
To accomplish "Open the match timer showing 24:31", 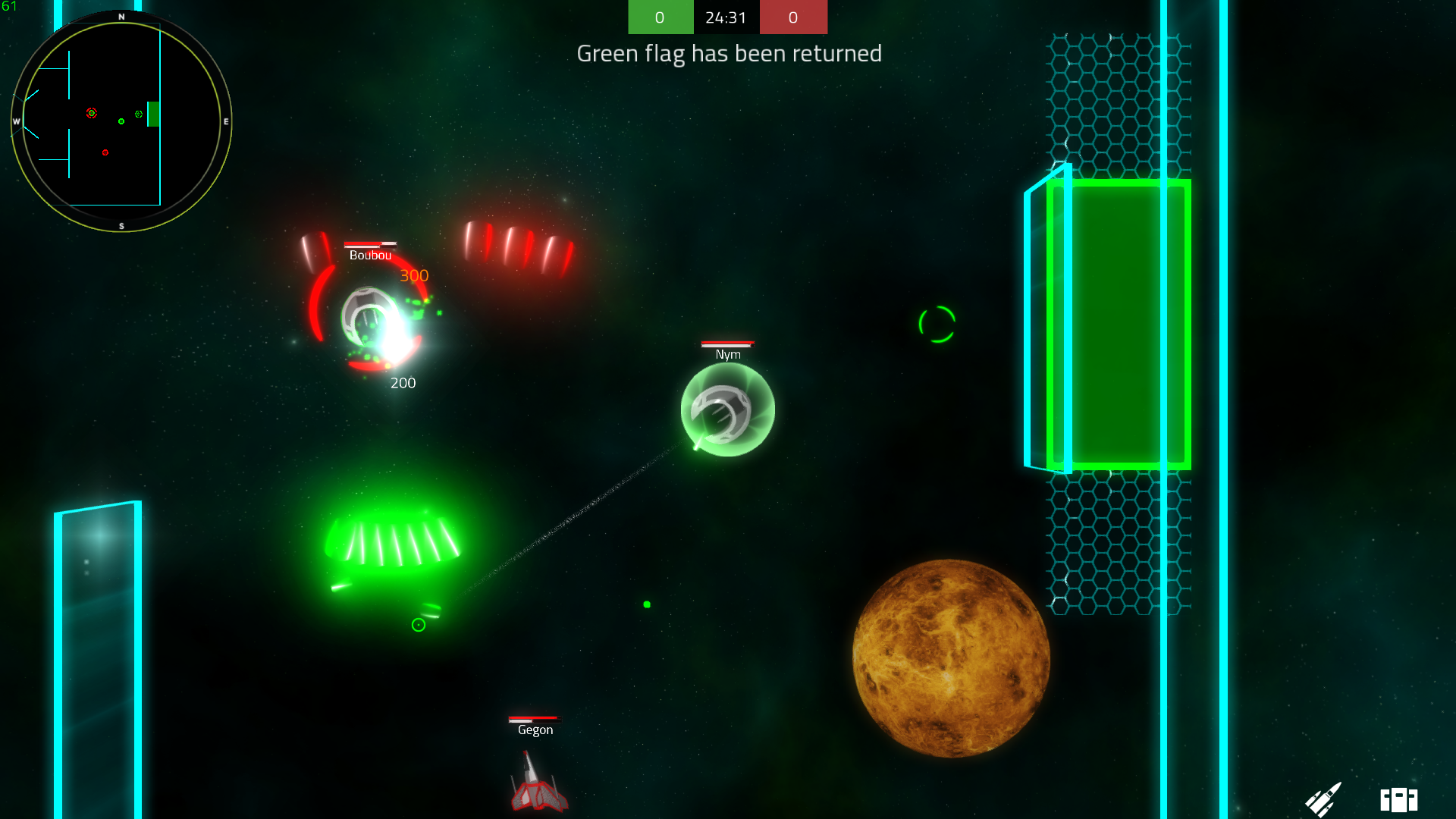I will tap(726, 17).
